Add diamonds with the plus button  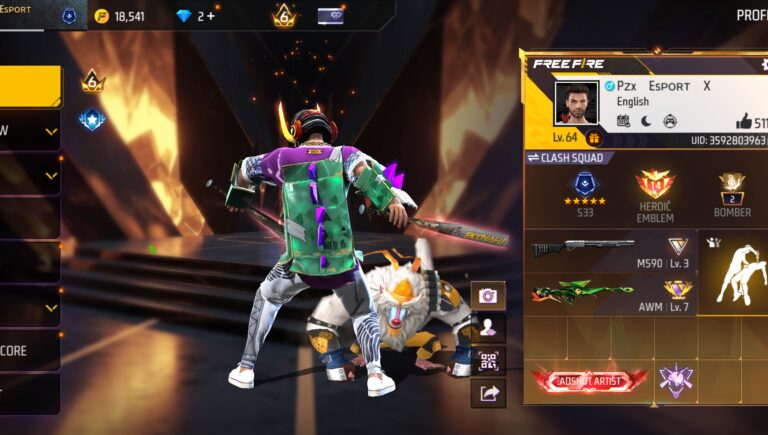click(x=211, y=16)
